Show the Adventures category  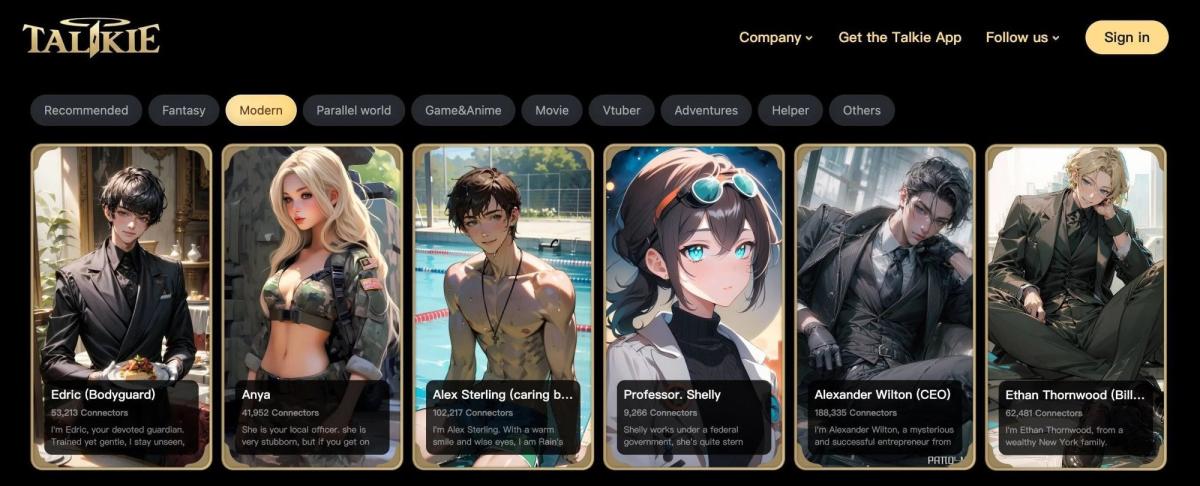[706, 110]
